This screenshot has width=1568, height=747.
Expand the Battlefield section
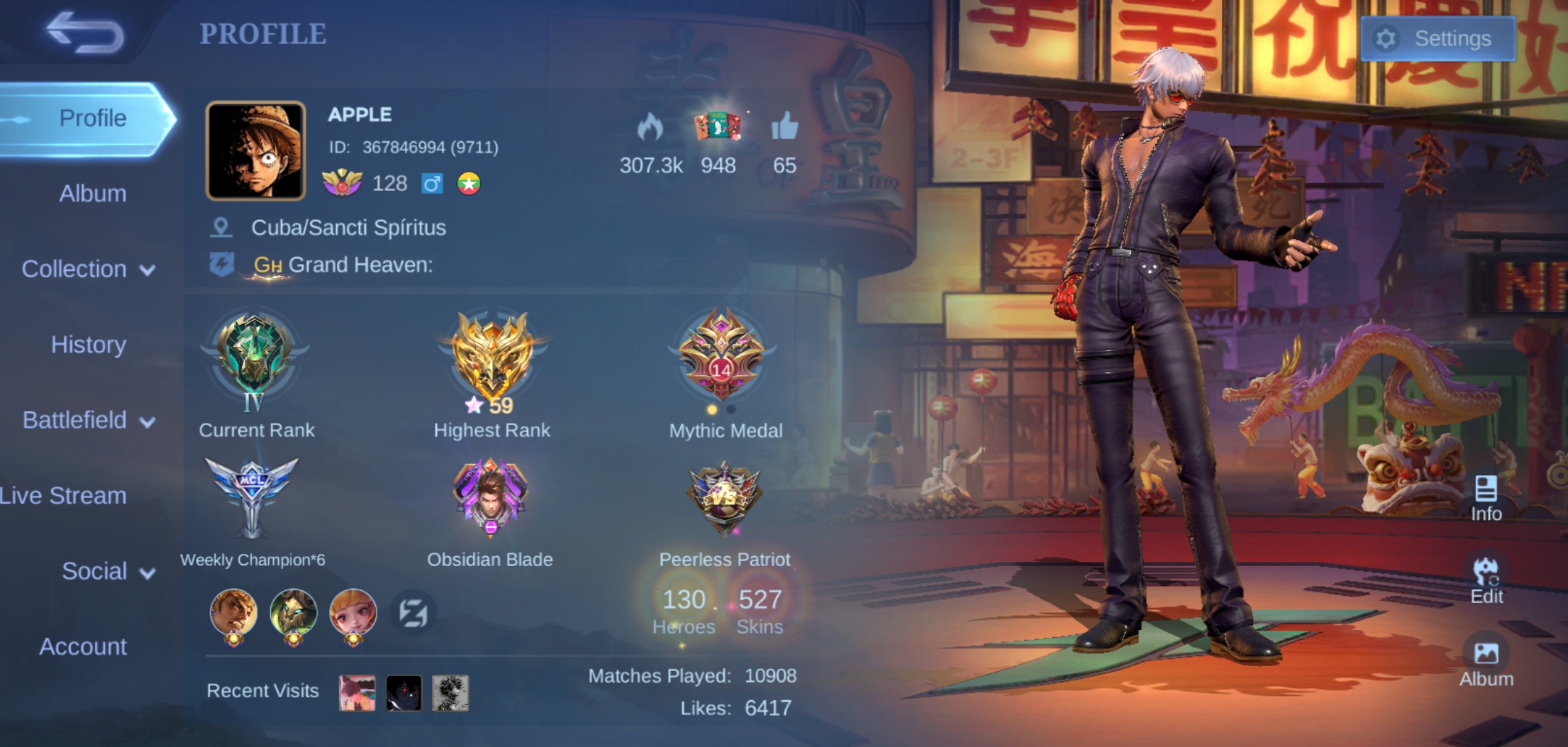pos(88,421)
